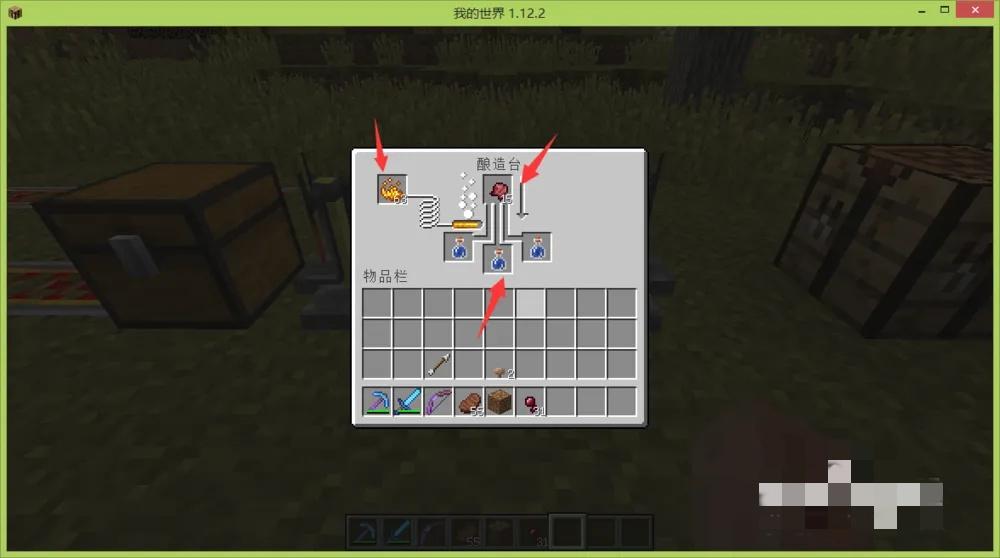This screenshot has height=558, width=1000.
Task: Pick up the nether wart ingredient
Action: tap(498, 190)
